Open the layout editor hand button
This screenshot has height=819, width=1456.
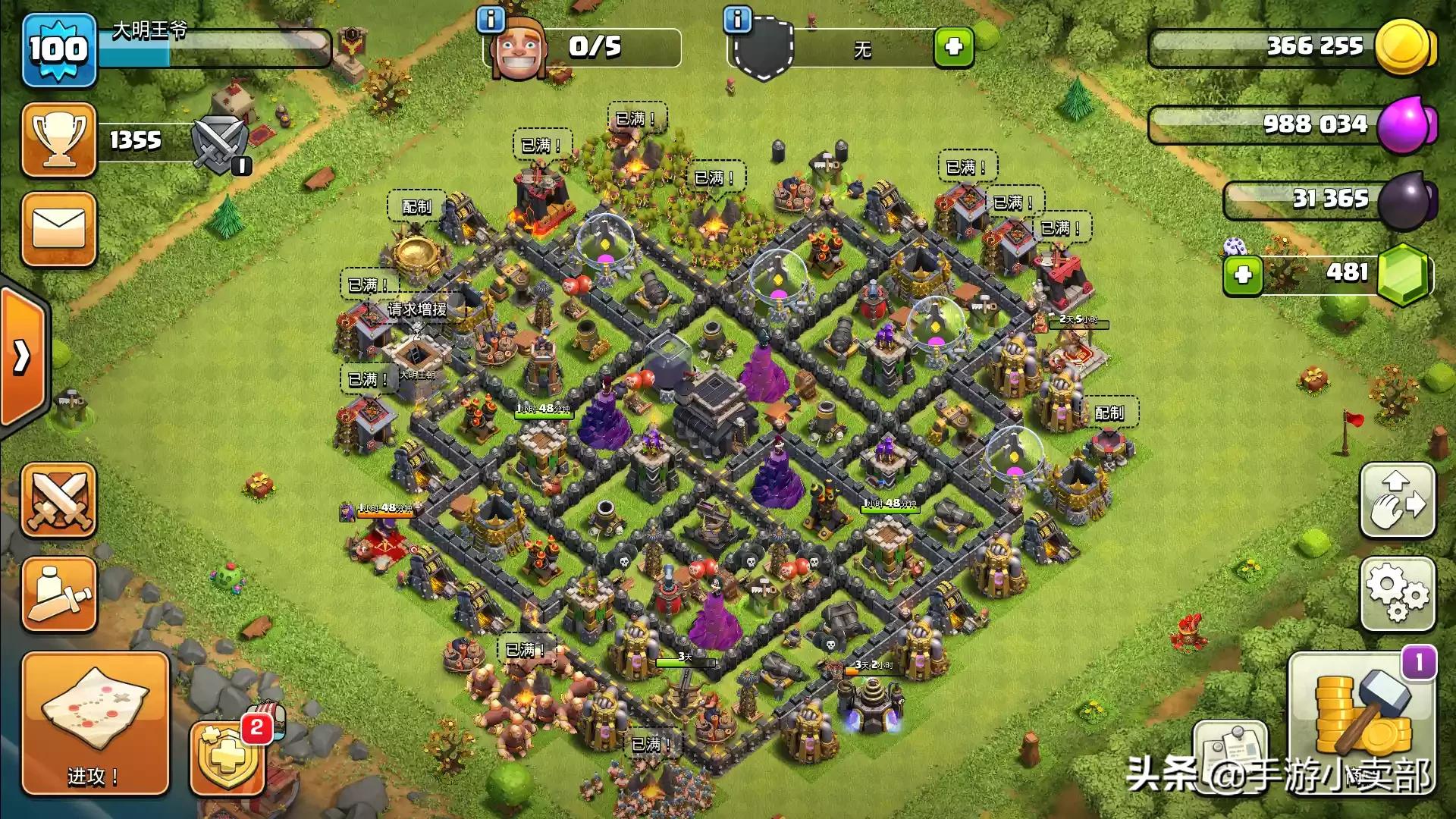[1398, 500]
